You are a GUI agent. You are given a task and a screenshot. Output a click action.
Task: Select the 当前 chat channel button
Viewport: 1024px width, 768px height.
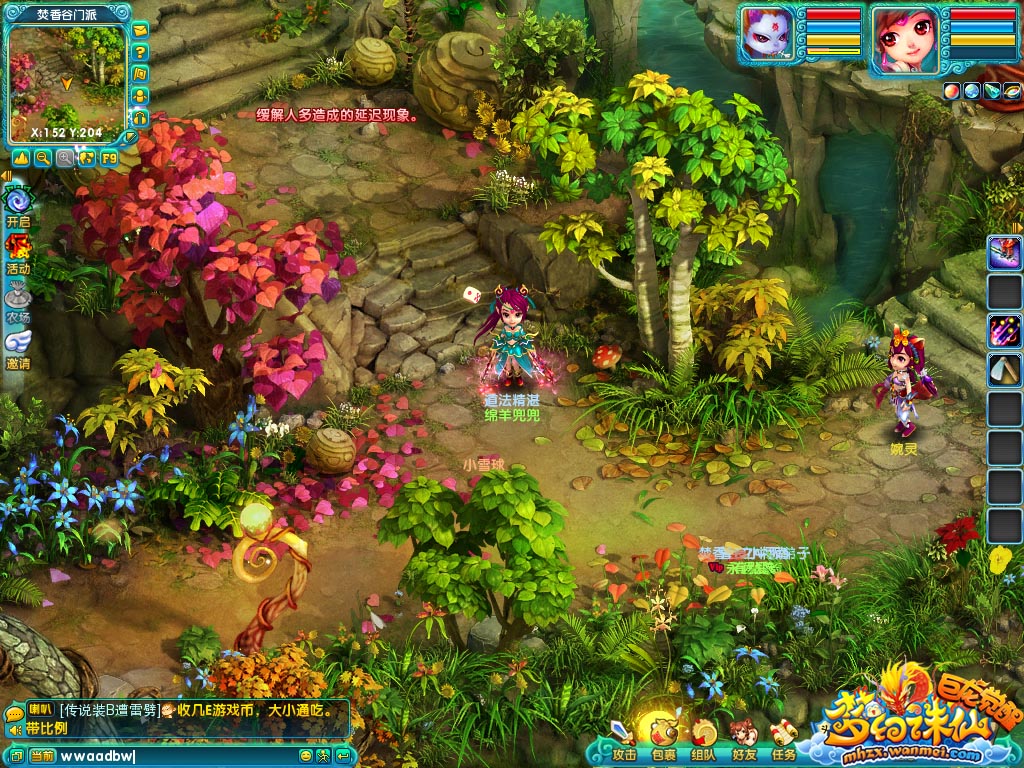[x=42, y=756]
